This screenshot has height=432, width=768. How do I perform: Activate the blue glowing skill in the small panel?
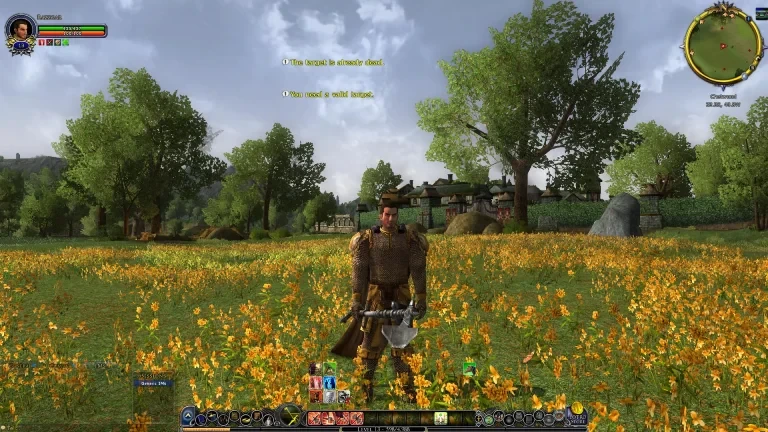pyautogui.click(x=330, y=382)
